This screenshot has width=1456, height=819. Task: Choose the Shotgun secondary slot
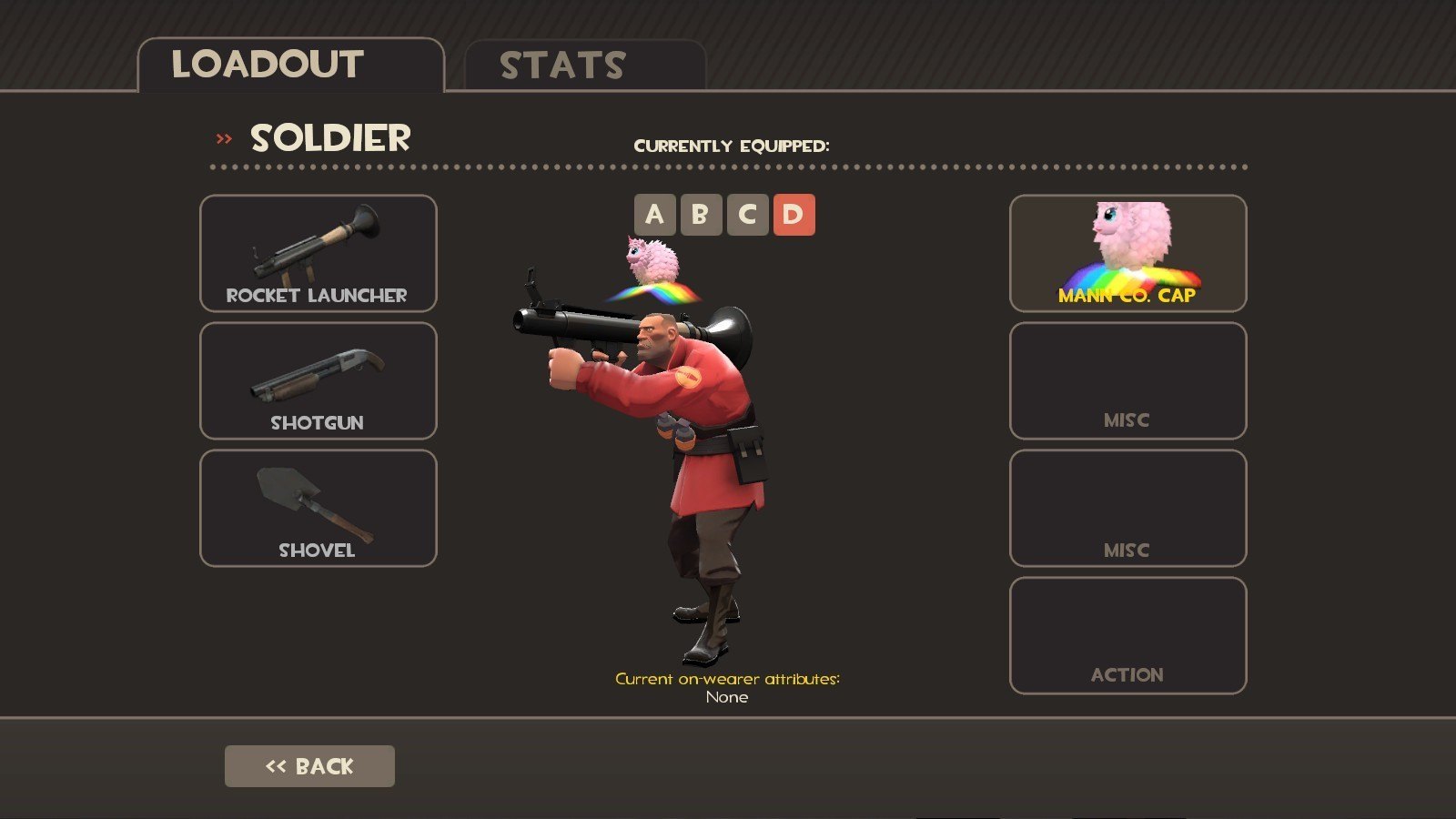(318, 380)
